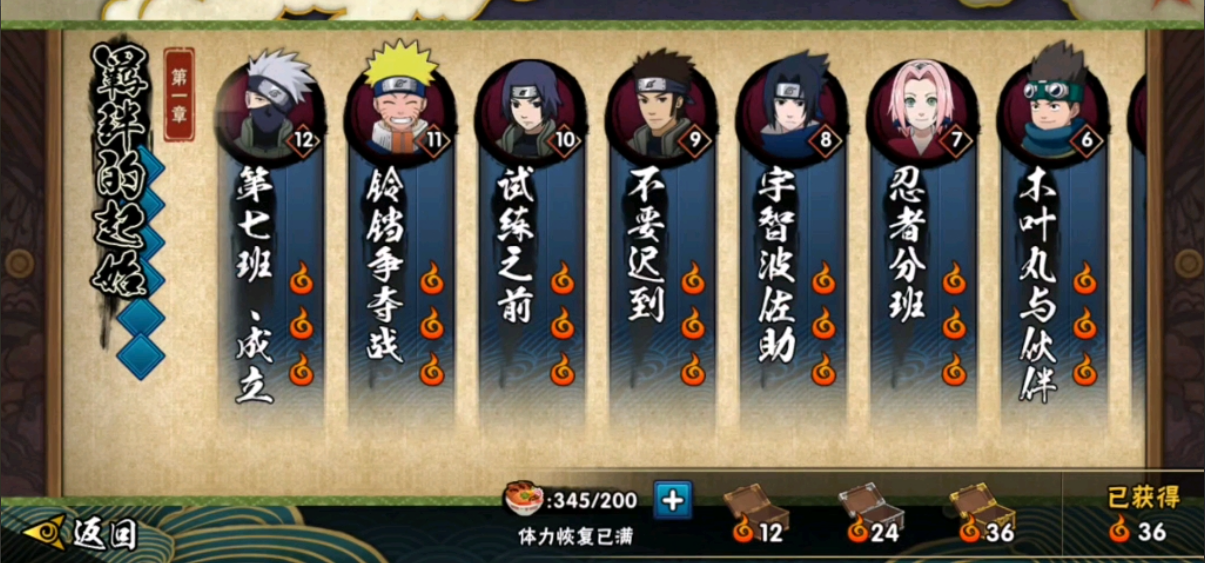Tap the ramen bowl stamina icon
This screenshot has height=563, width=1205.
(x=522, y=498)
